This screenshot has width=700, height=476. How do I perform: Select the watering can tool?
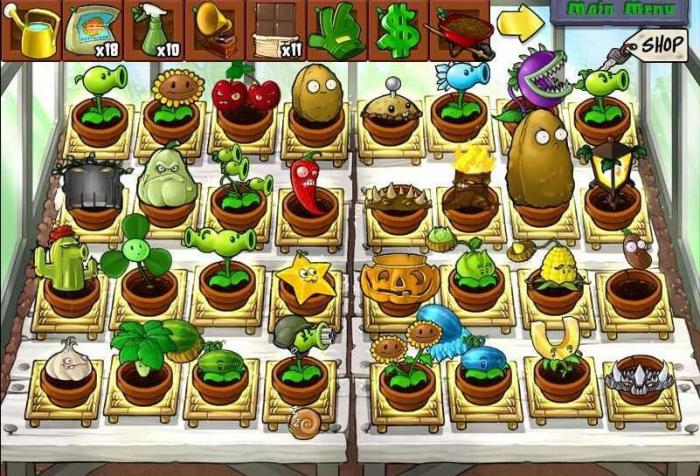(x=30, y=30)
